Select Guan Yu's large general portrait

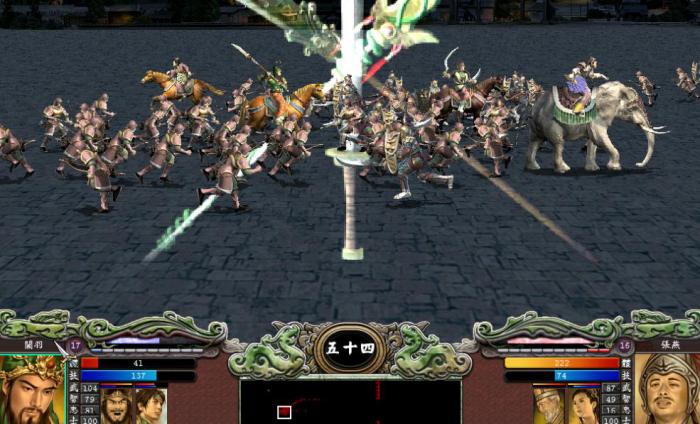click(x=30, y=392)
